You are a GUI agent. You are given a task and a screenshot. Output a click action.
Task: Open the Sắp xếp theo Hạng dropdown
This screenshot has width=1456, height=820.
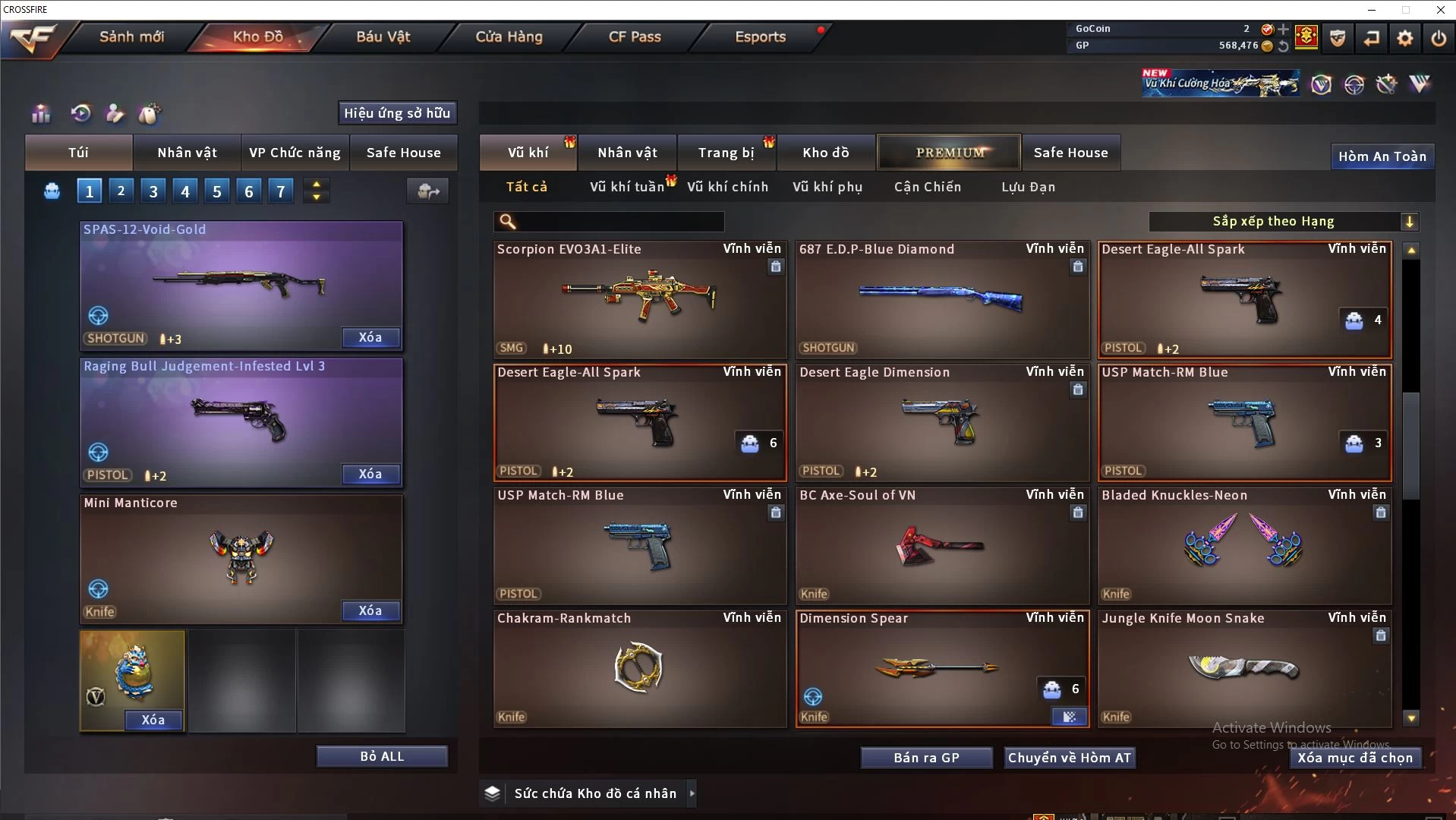point(1283,222)
